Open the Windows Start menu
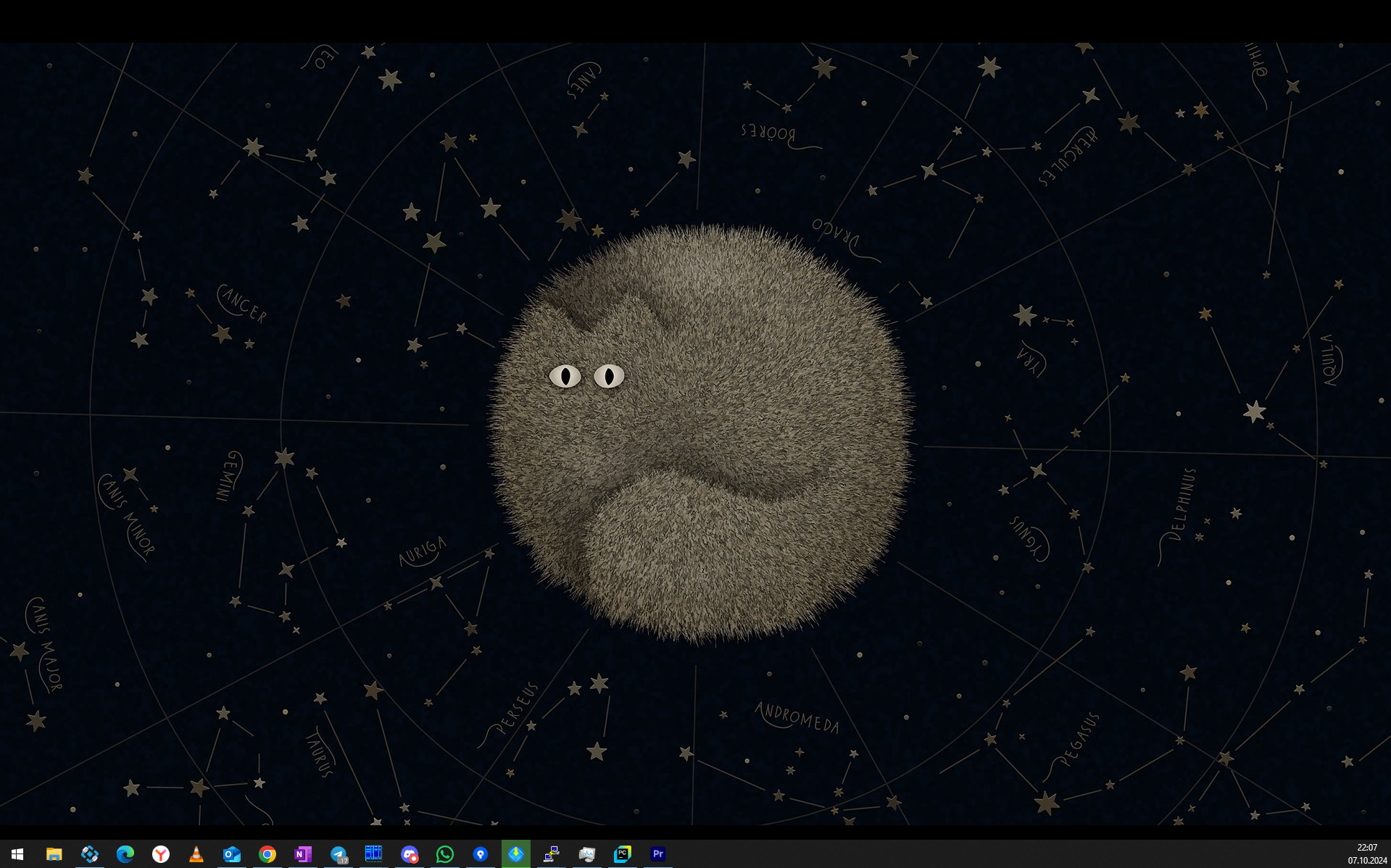 click(x=17, y=854)
